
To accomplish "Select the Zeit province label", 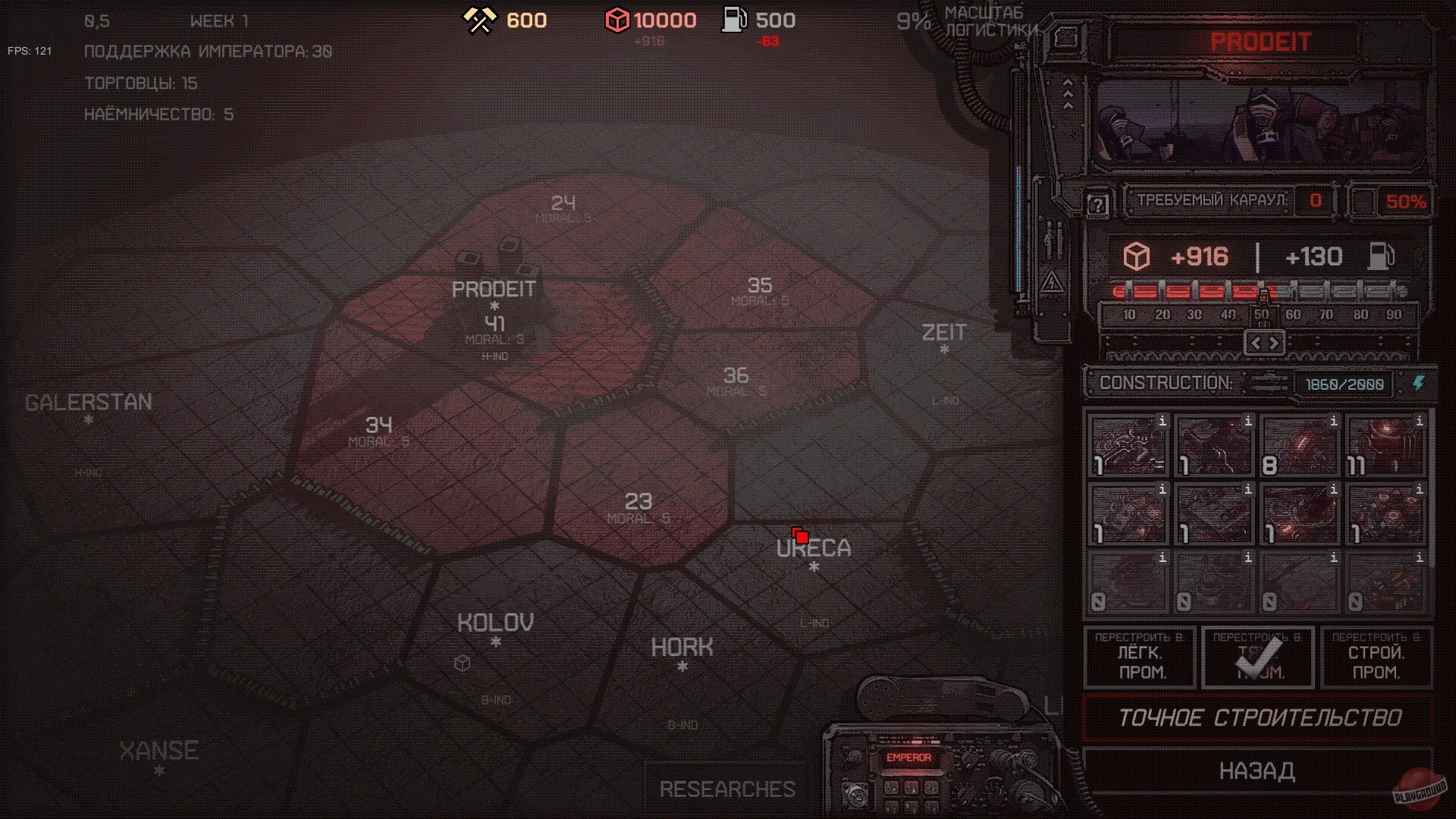I will pos(943,333).
